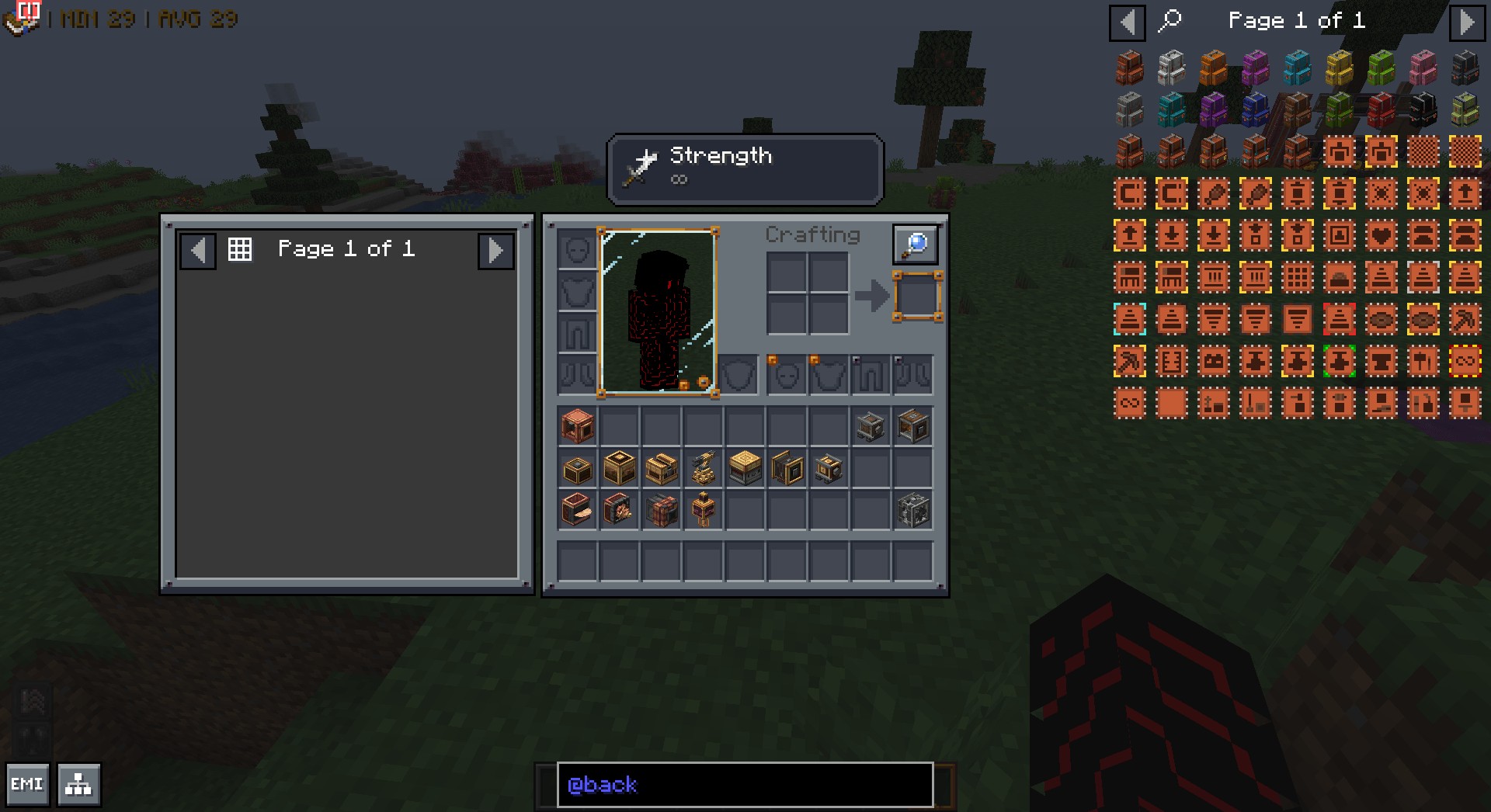
Task: Select the pink backpack in the item list
Action: [1423, 68]
